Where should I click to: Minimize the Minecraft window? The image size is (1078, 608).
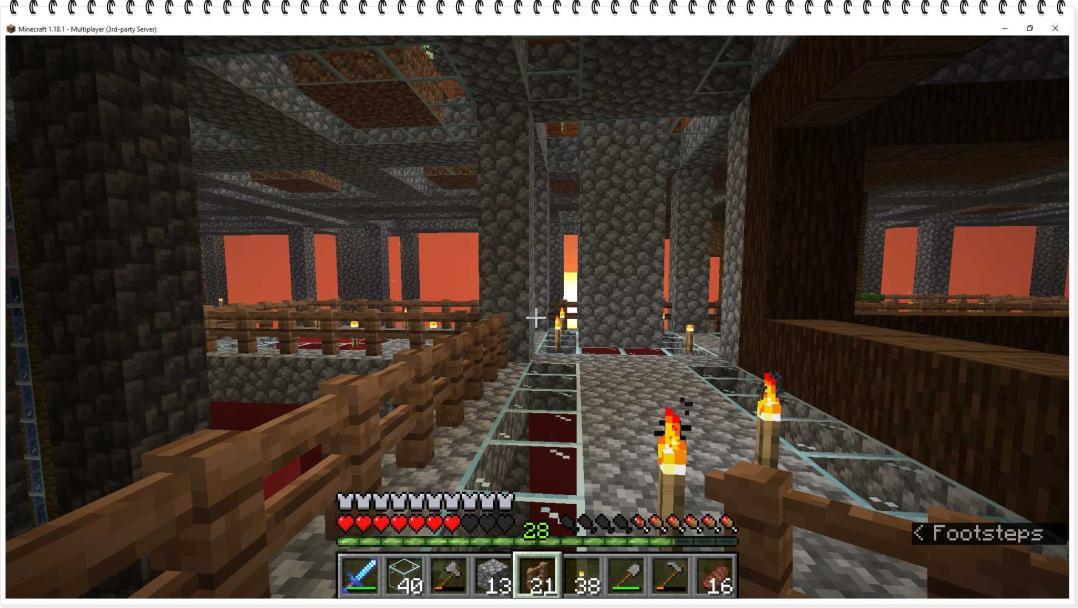coord(1004,29)
